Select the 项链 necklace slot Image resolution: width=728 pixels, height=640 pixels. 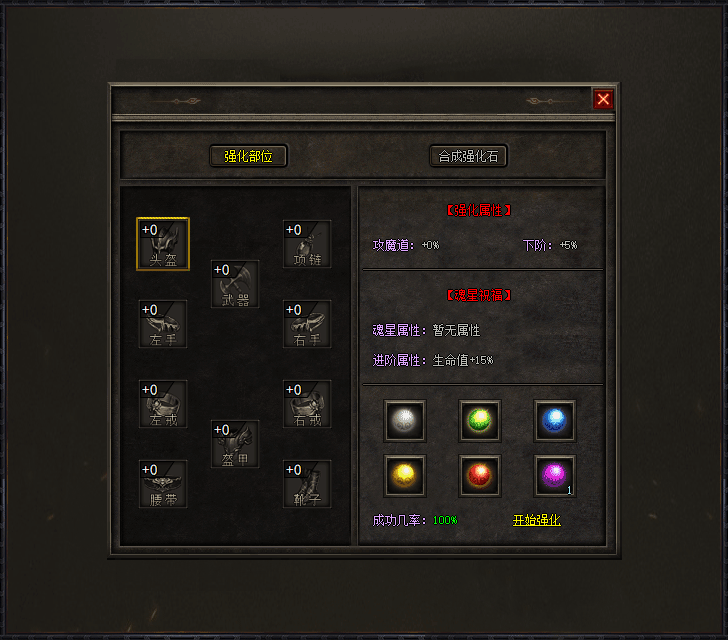tap(307, 244)
